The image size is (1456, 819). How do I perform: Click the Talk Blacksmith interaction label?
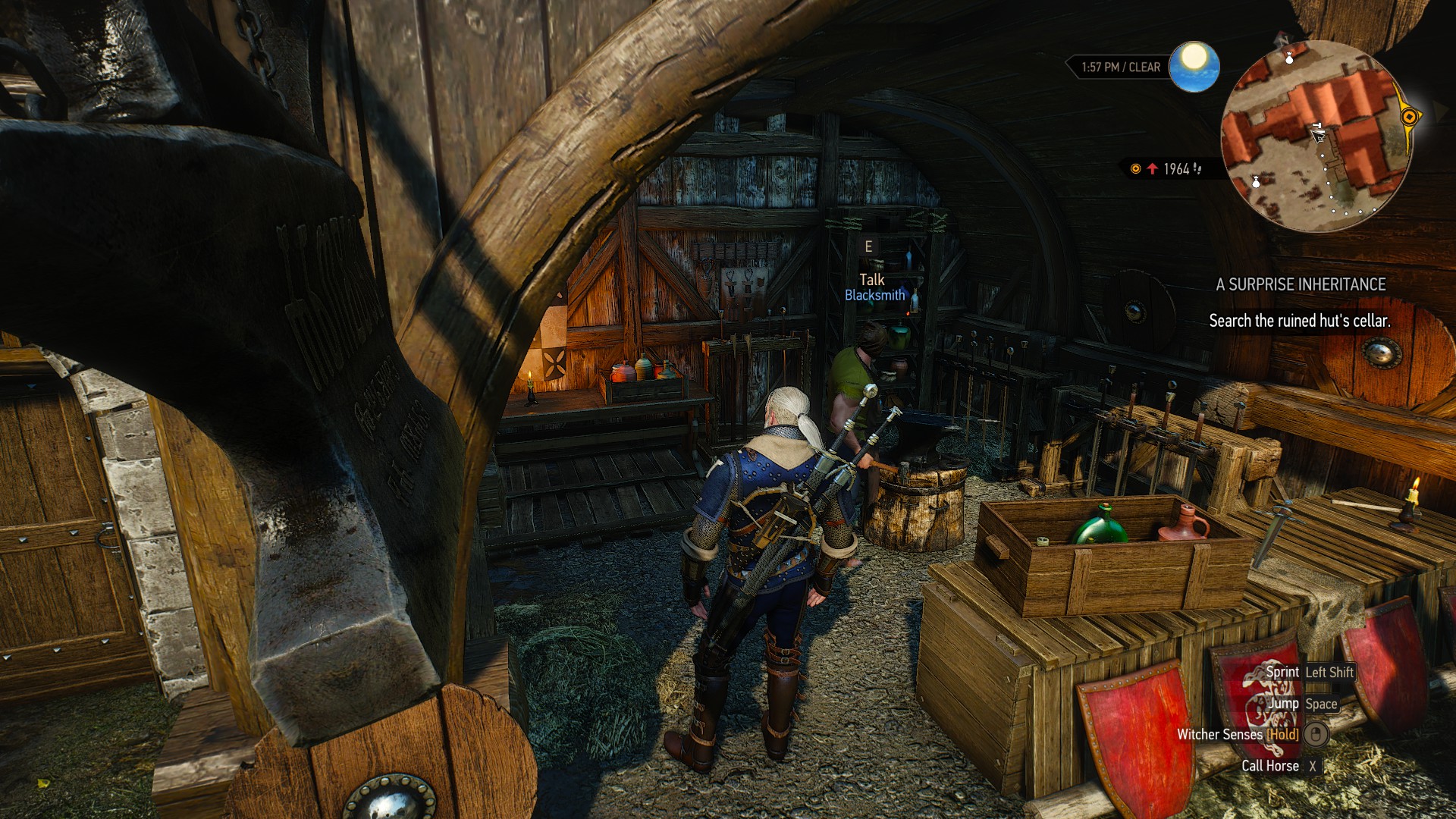coord(874,287)
